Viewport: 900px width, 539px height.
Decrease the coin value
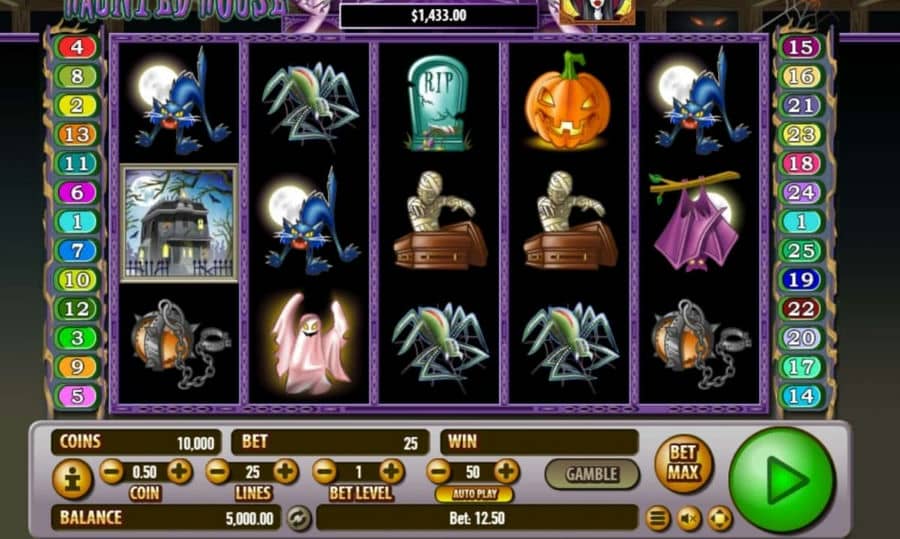pyautogui.click(x=112, y=471)
